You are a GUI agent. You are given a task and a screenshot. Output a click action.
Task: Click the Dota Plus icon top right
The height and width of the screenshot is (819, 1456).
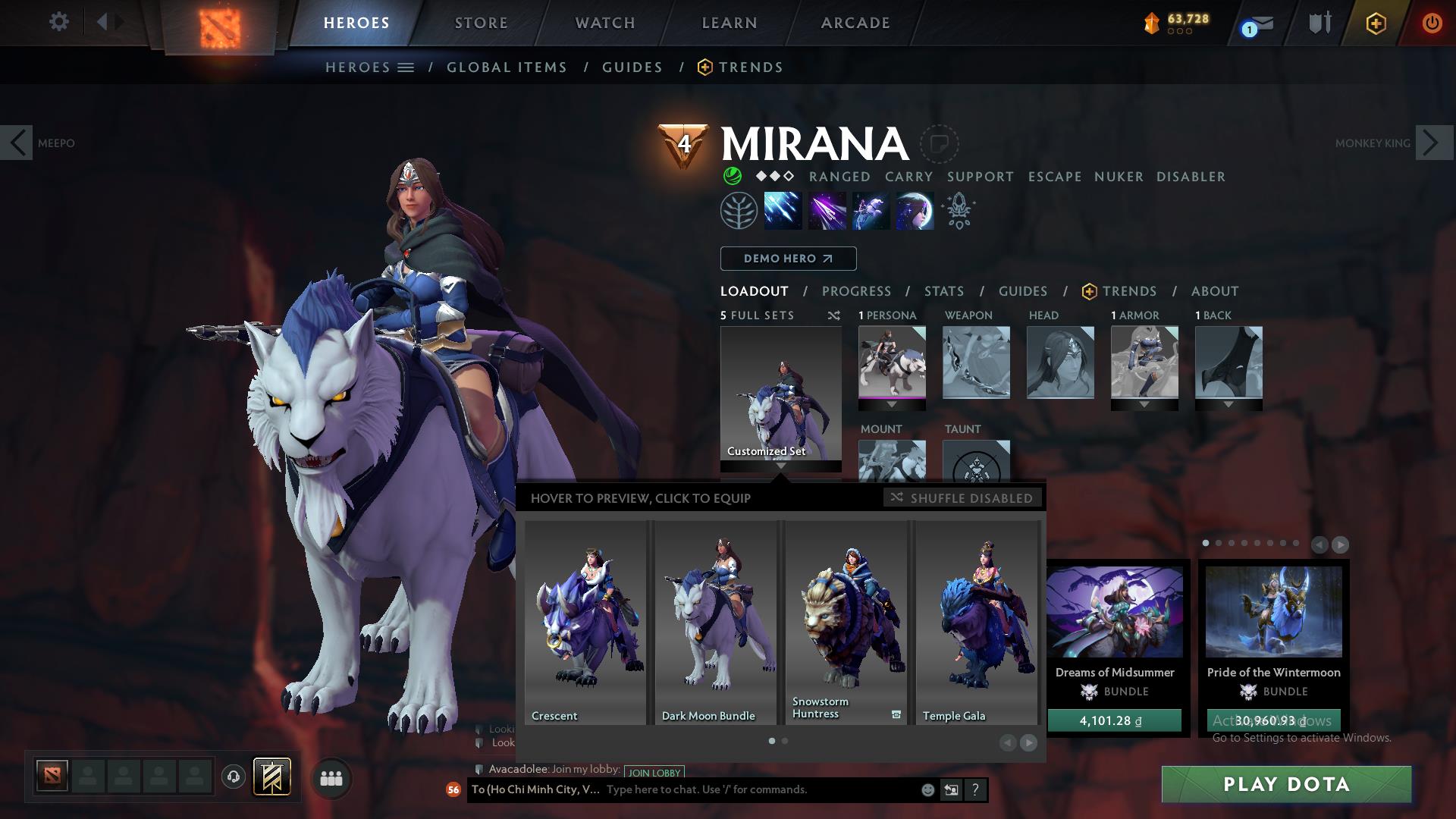[1376, 23]
